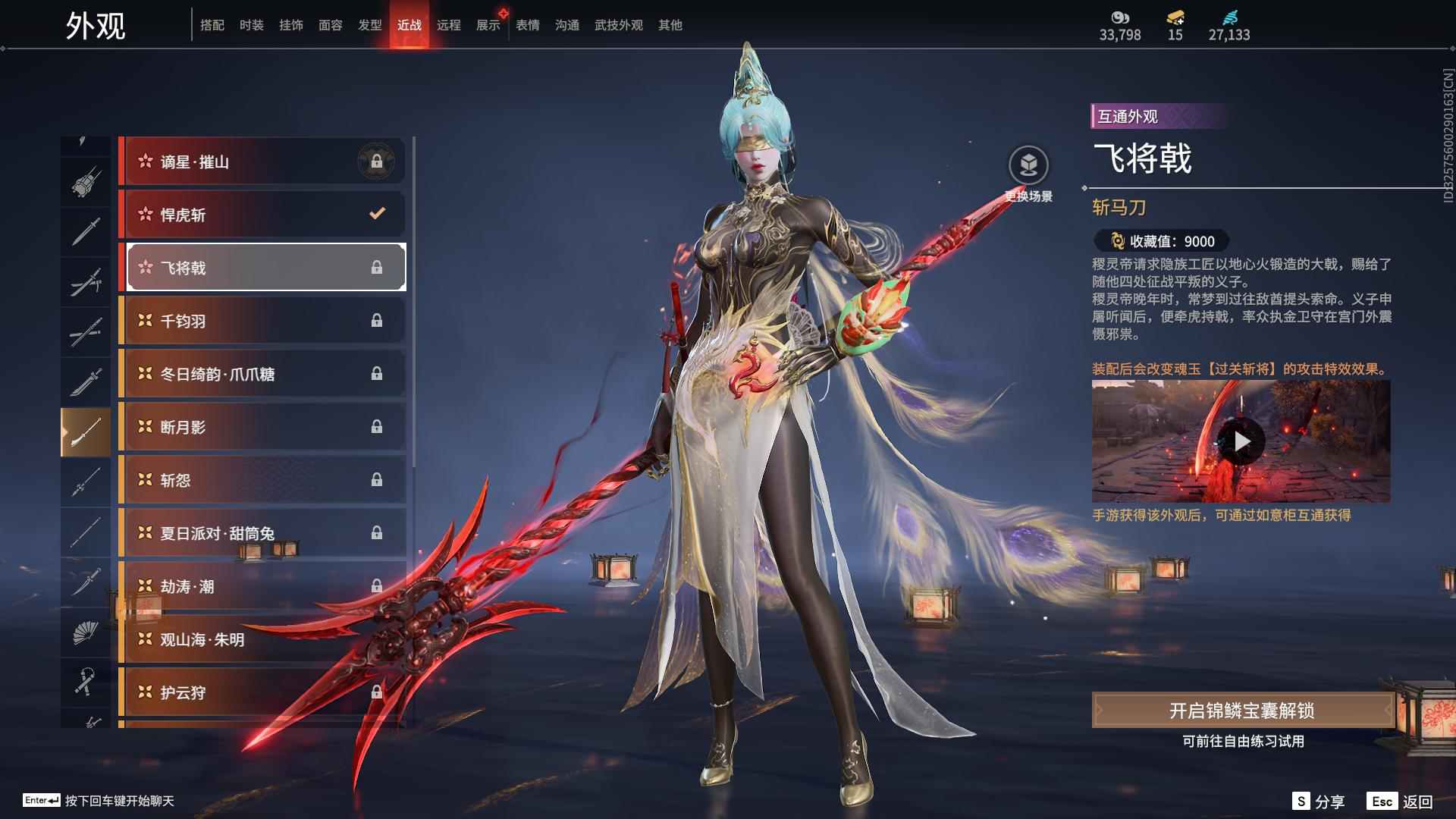Click 返回 to go back
1456x819 pixels.
point(1401,802)
